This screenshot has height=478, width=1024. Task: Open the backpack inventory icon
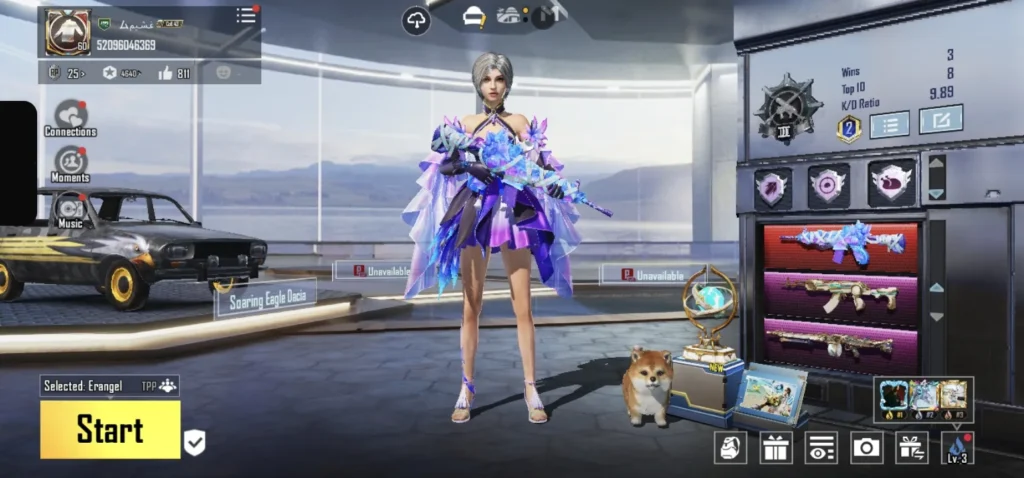731,447
